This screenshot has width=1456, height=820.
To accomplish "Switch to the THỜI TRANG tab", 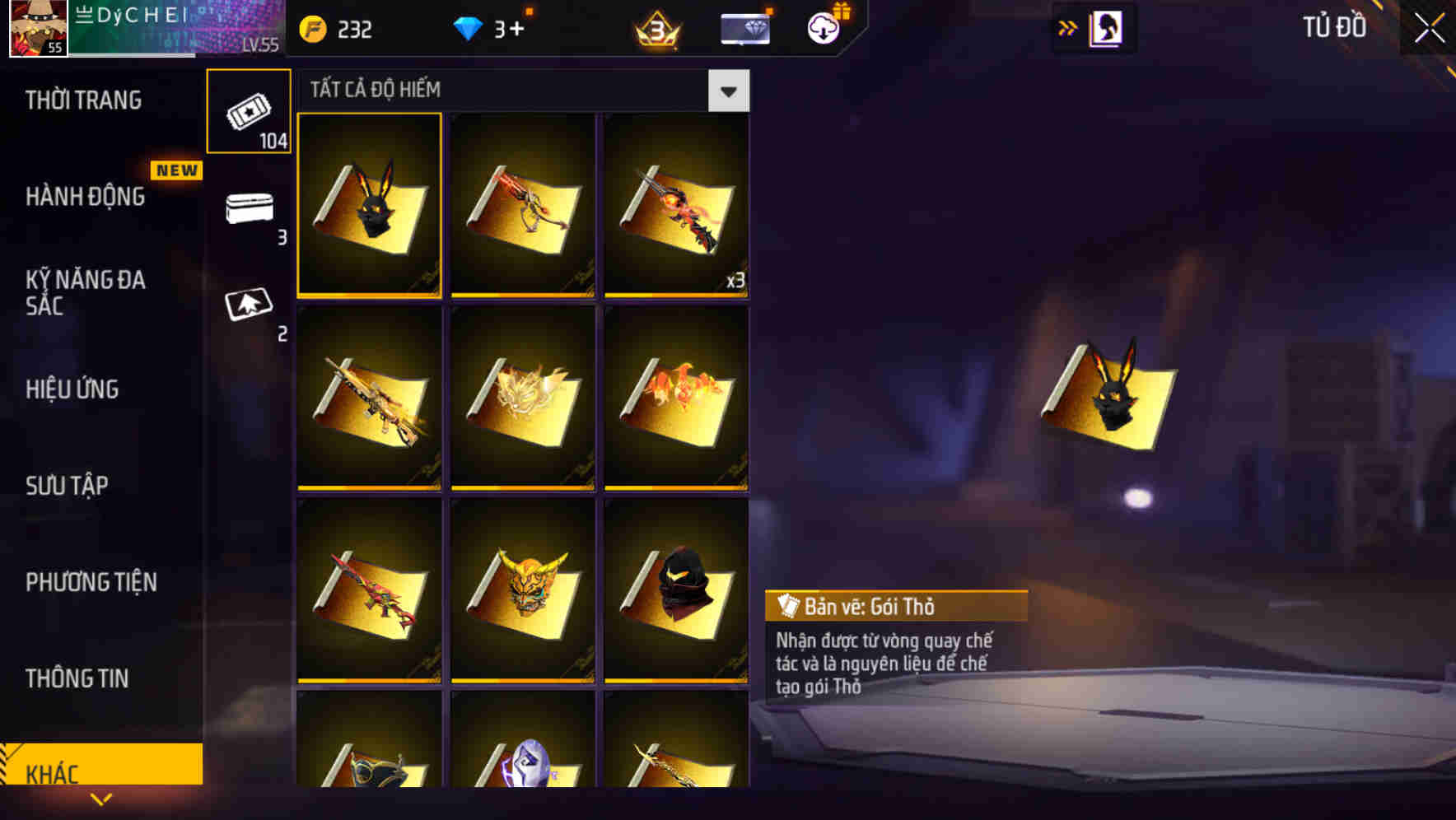I will [x=82, y=100].
